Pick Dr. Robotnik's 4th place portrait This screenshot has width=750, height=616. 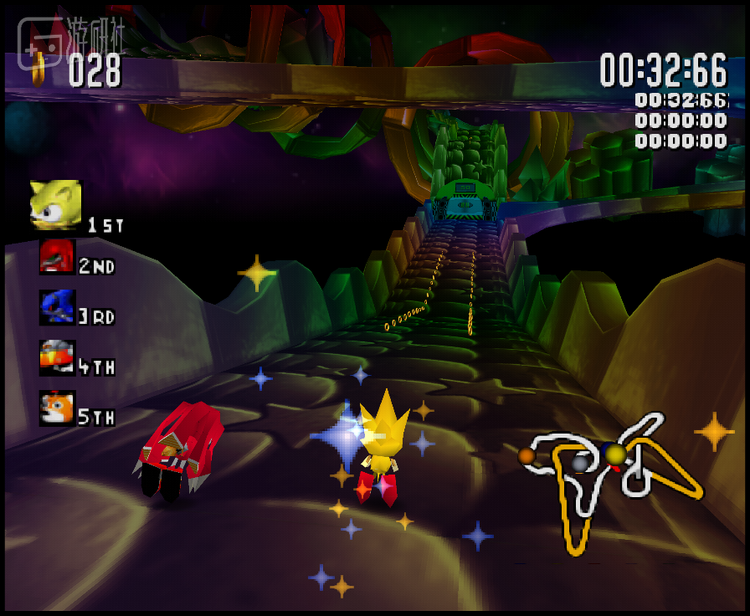point(57,357)
